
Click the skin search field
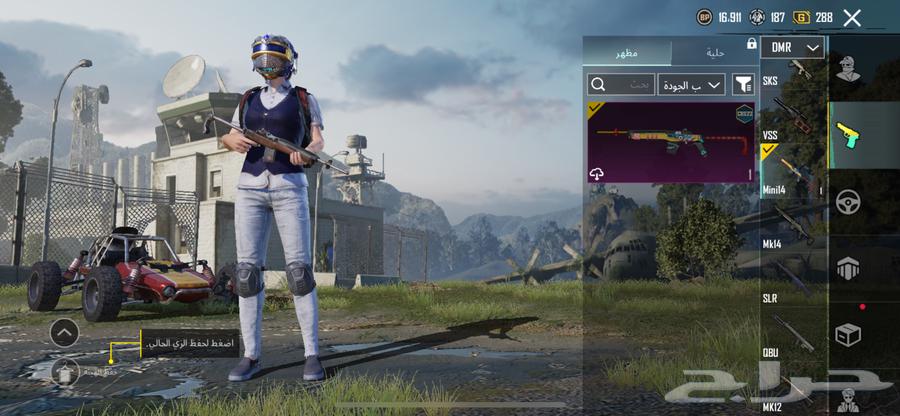pyautogui.click(x=620, y=84)
